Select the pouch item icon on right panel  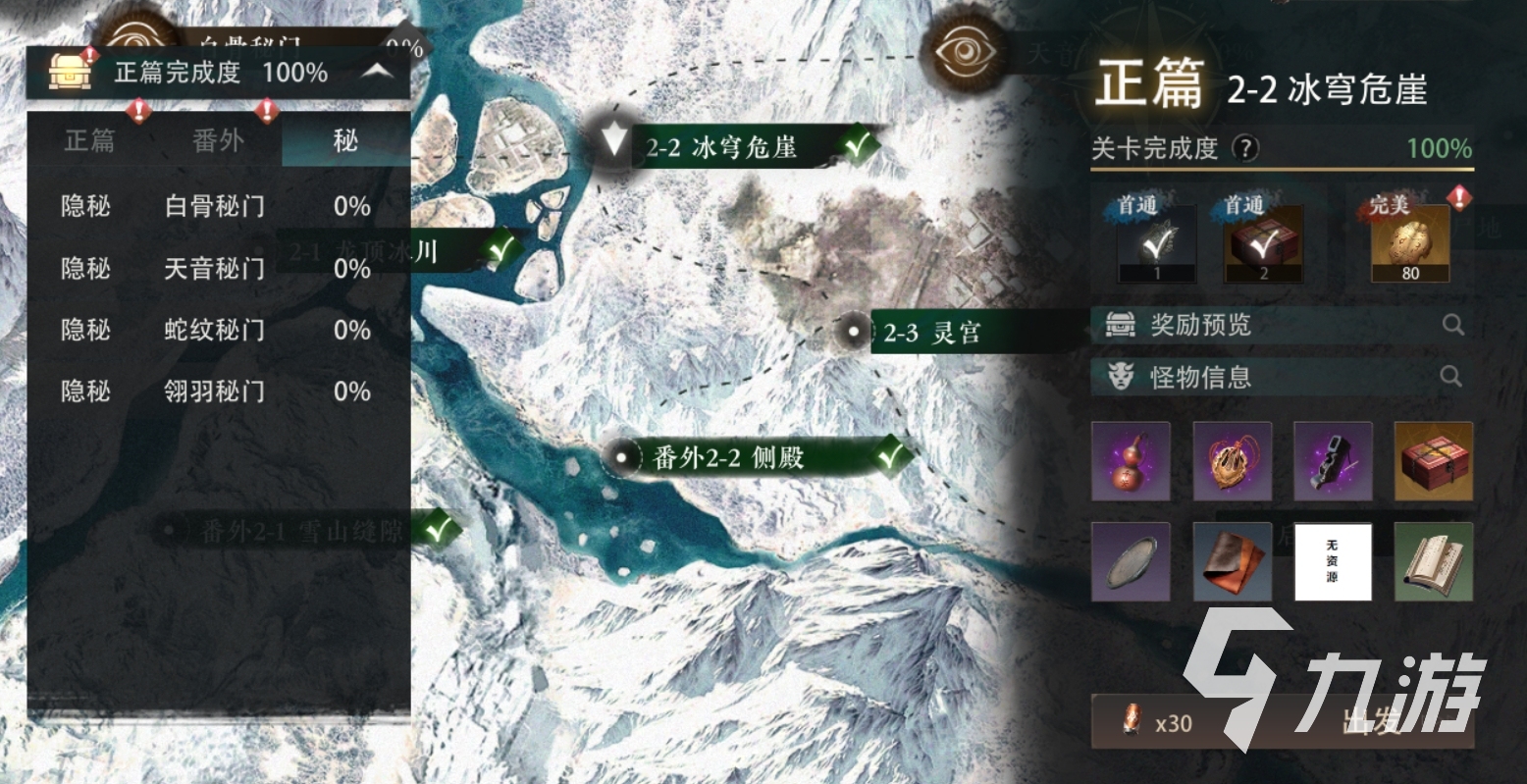tap(1233, 461)
